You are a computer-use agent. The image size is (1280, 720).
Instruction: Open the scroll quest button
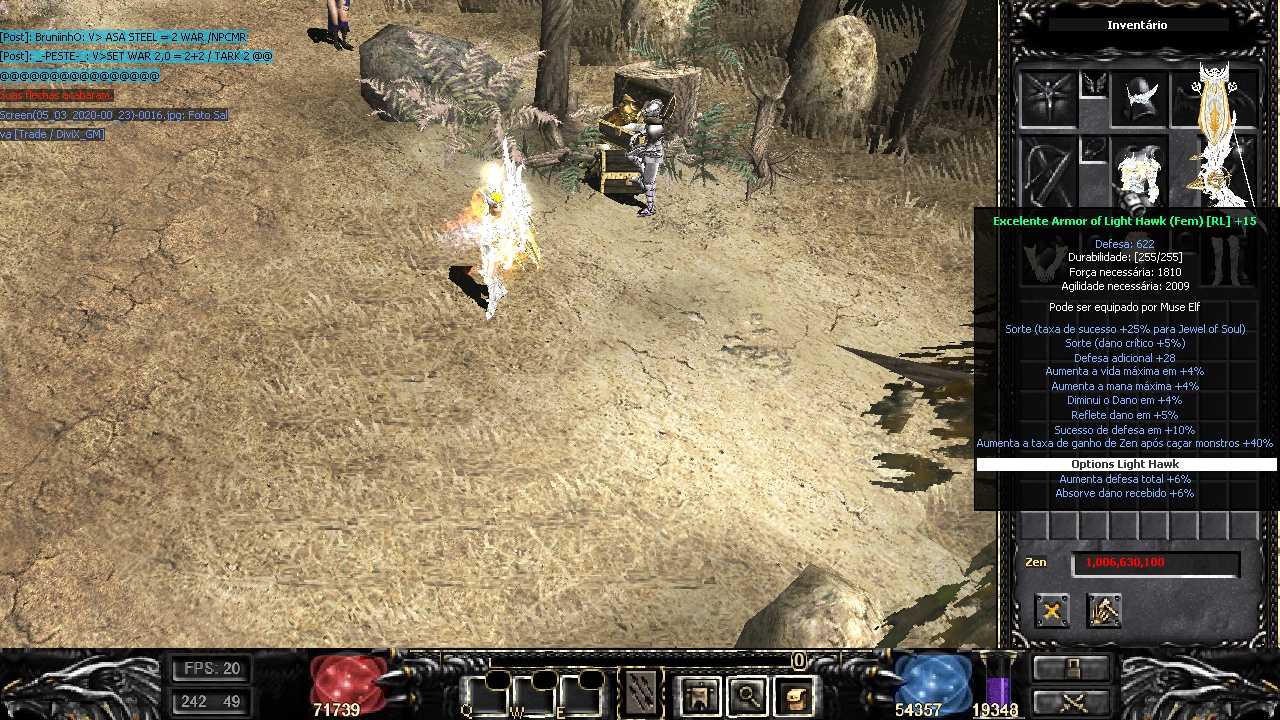coord(795,695)
